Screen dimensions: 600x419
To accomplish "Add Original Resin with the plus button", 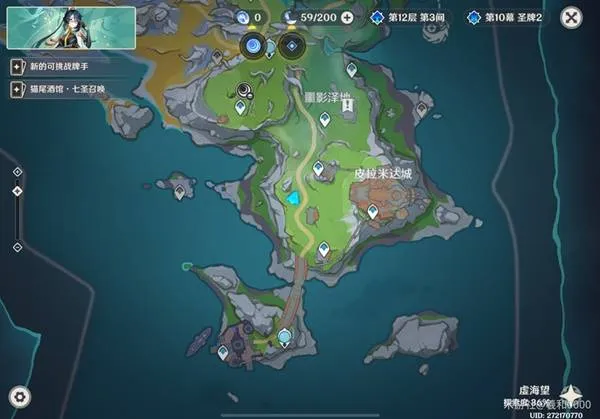I will pyautogui.click(x=347, y=17).
